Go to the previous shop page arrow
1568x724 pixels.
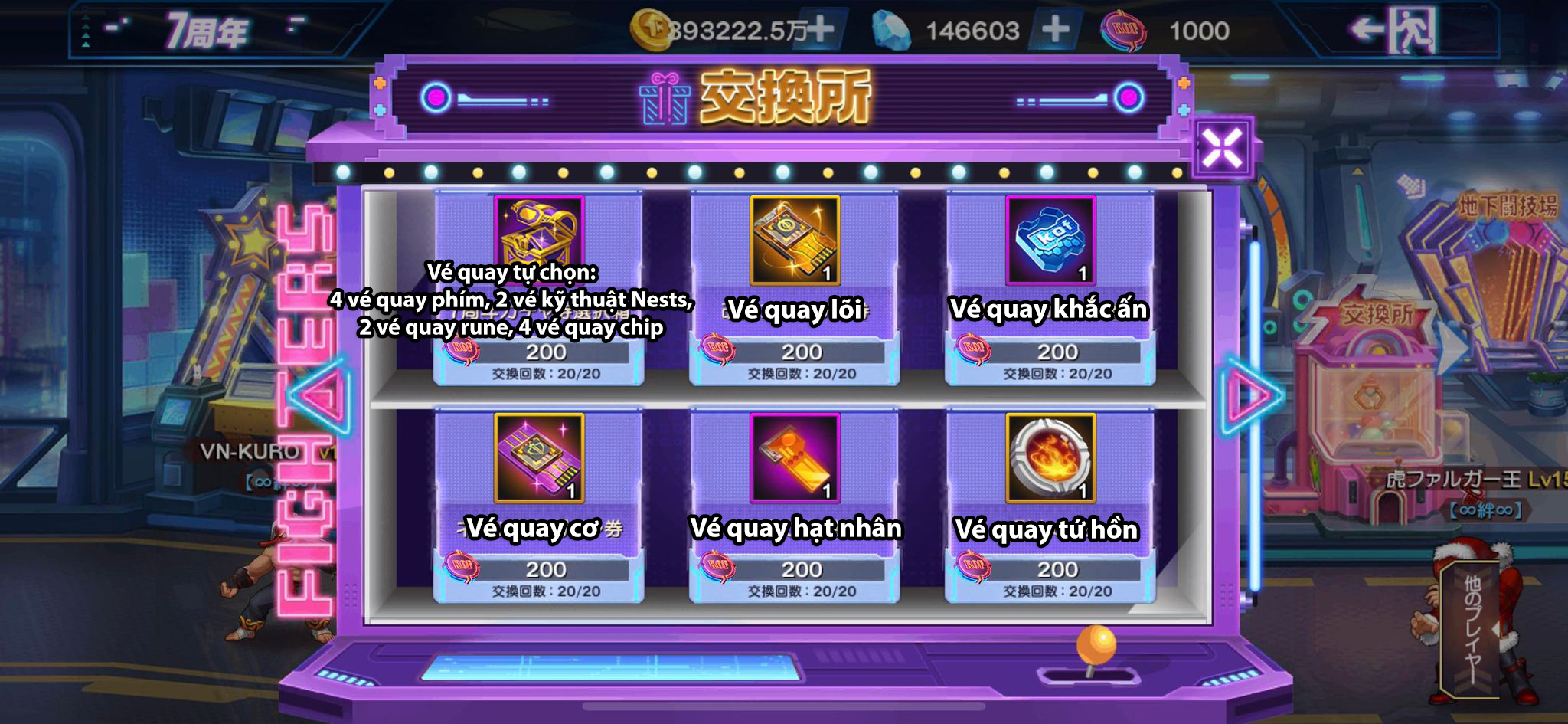click(322, 395)
